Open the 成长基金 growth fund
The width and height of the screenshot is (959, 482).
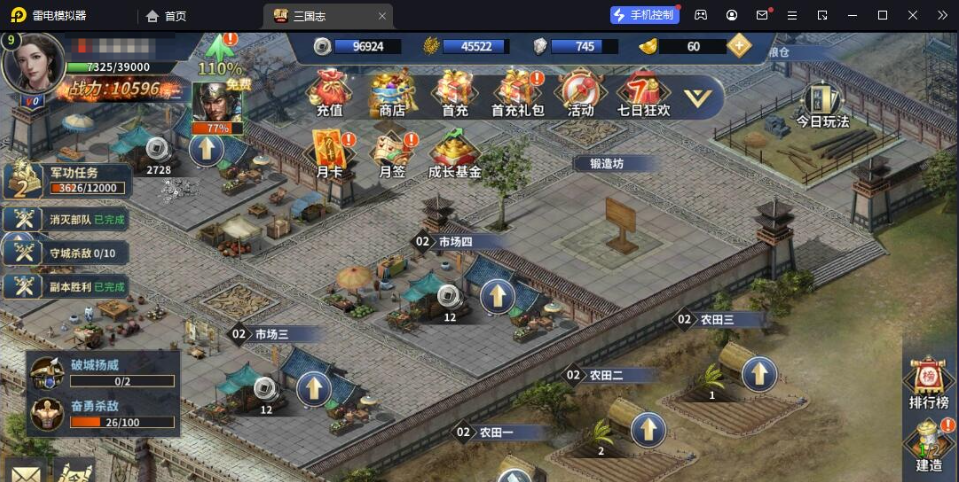point(455,155)
